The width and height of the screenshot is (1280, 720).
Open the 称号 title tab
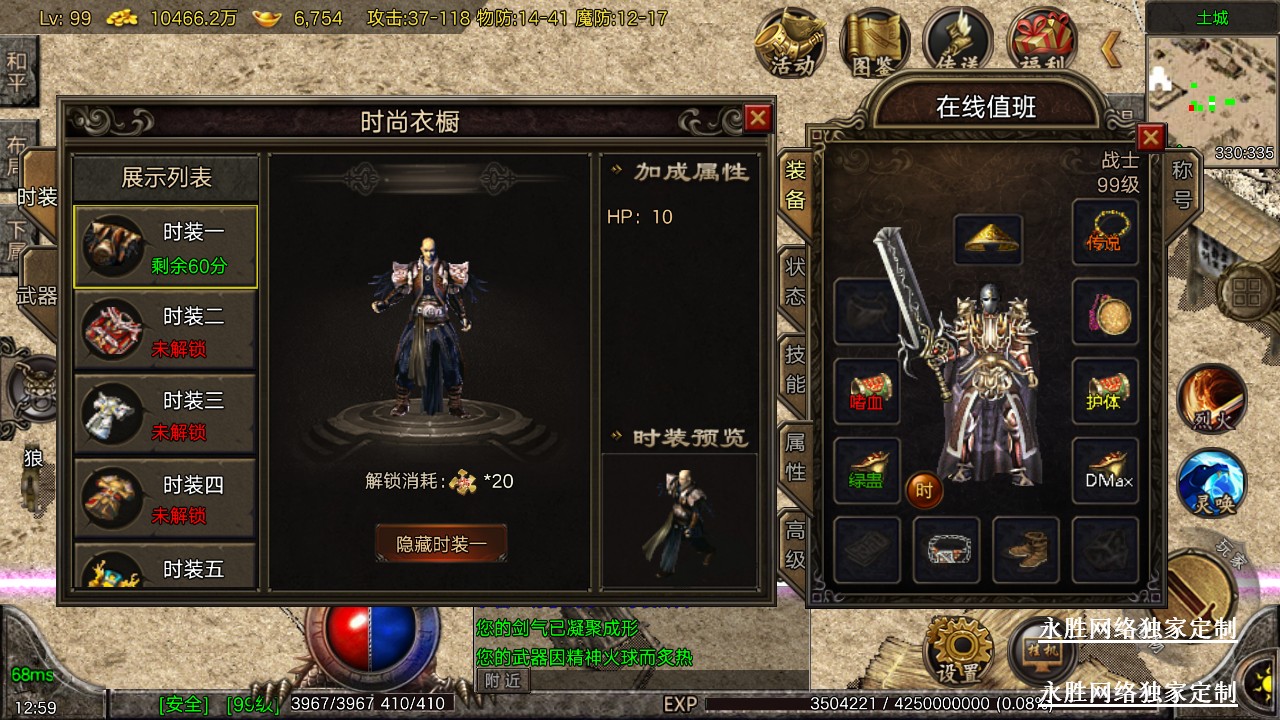click(x=1182, y=183)
